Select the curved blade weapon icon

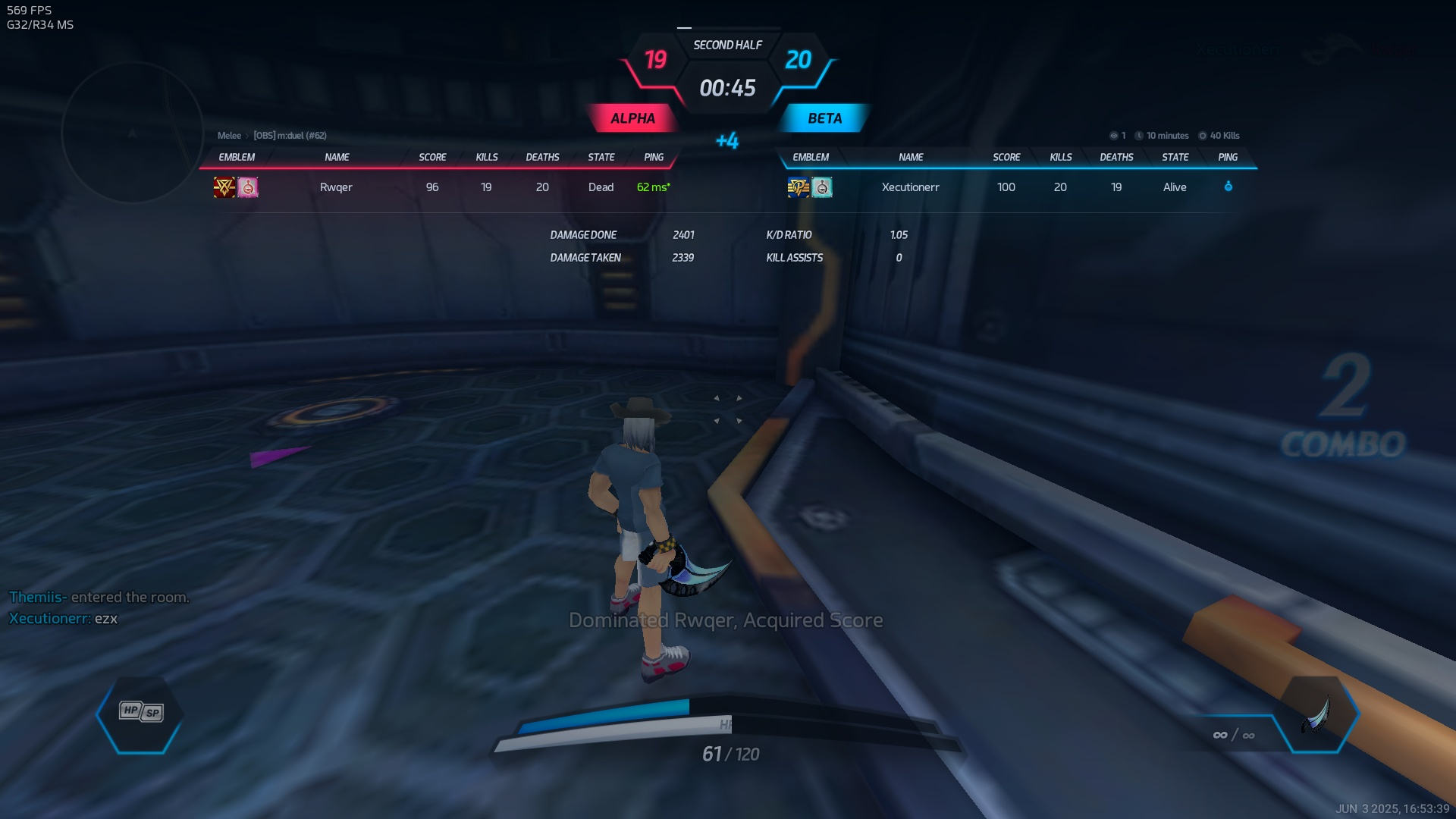[x=1318, y=714]
